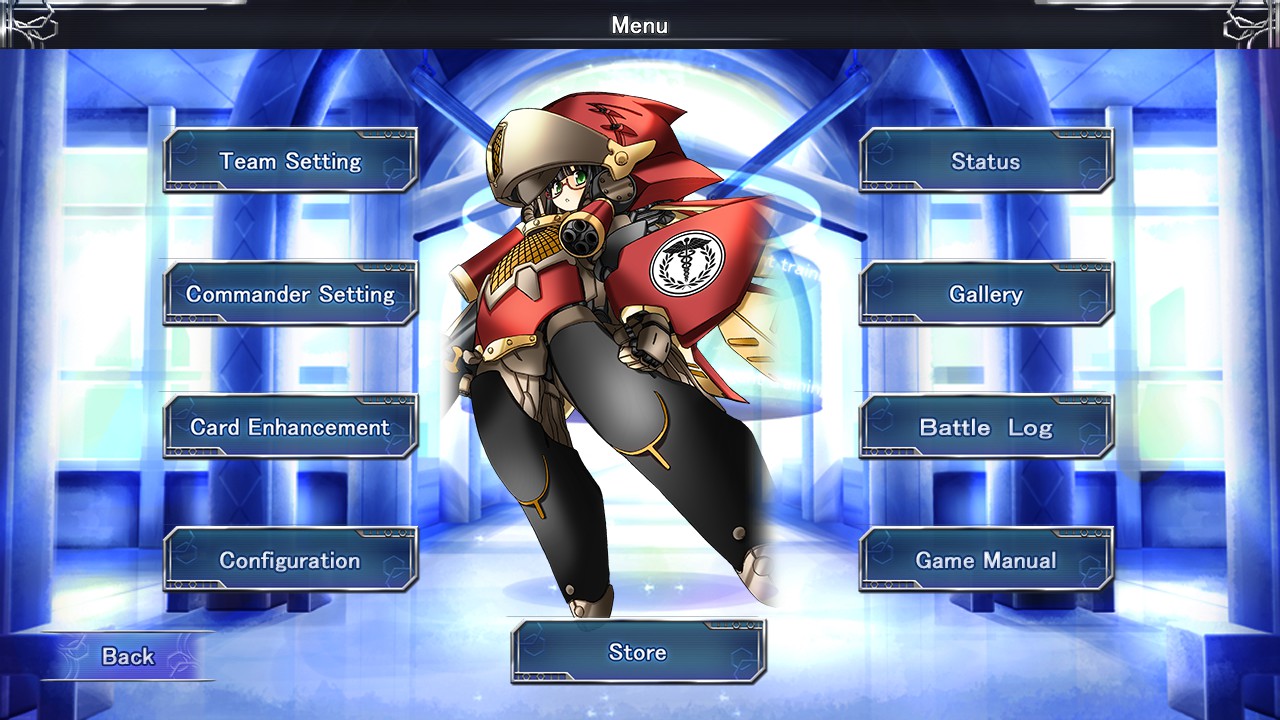Return using the Back button

126,656
